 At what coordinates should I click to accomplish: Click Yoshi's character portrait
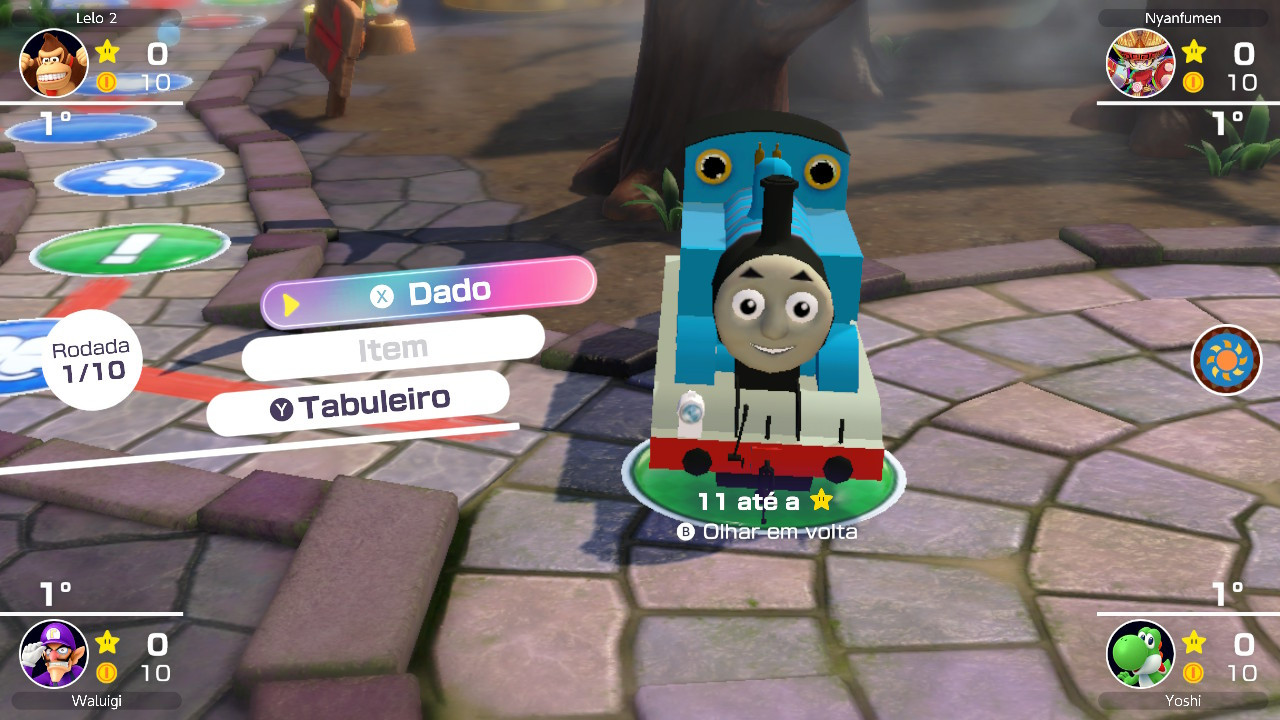(1140, 653)
